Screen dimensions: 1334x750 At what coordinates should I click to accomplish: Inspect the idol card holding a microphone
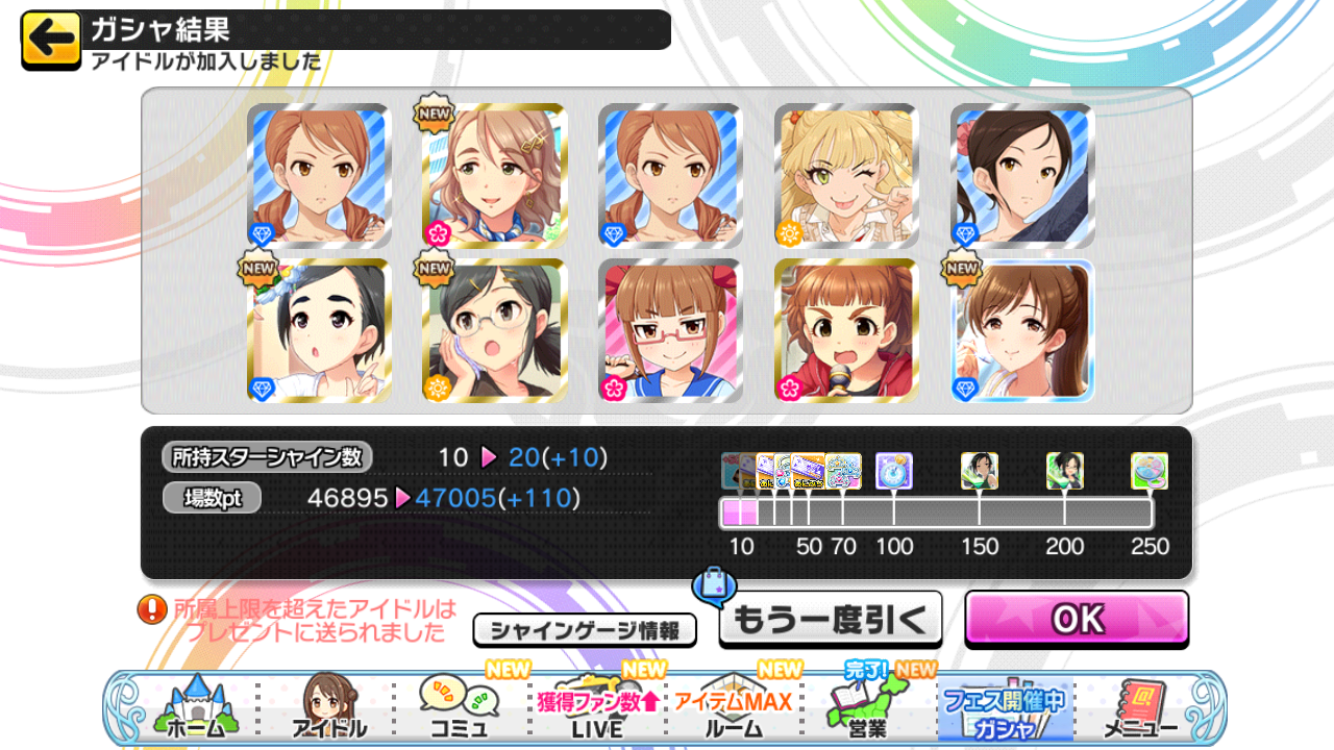pos(846,331)
